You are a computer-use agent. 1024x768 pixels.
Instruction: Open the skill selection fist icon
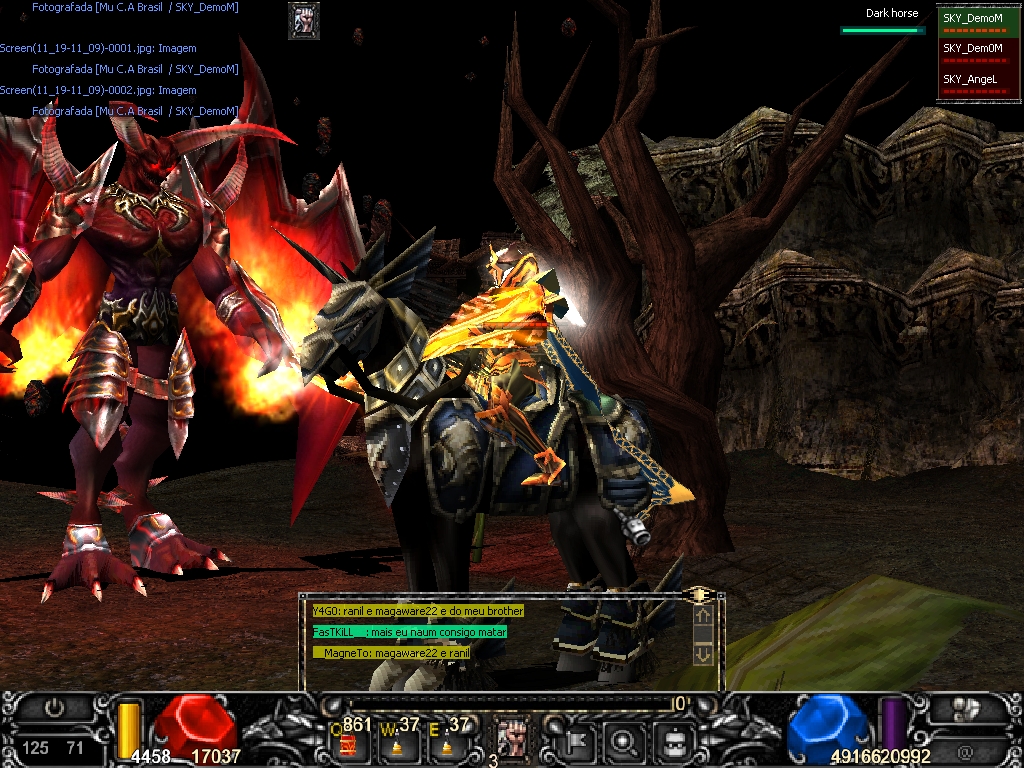512,738
